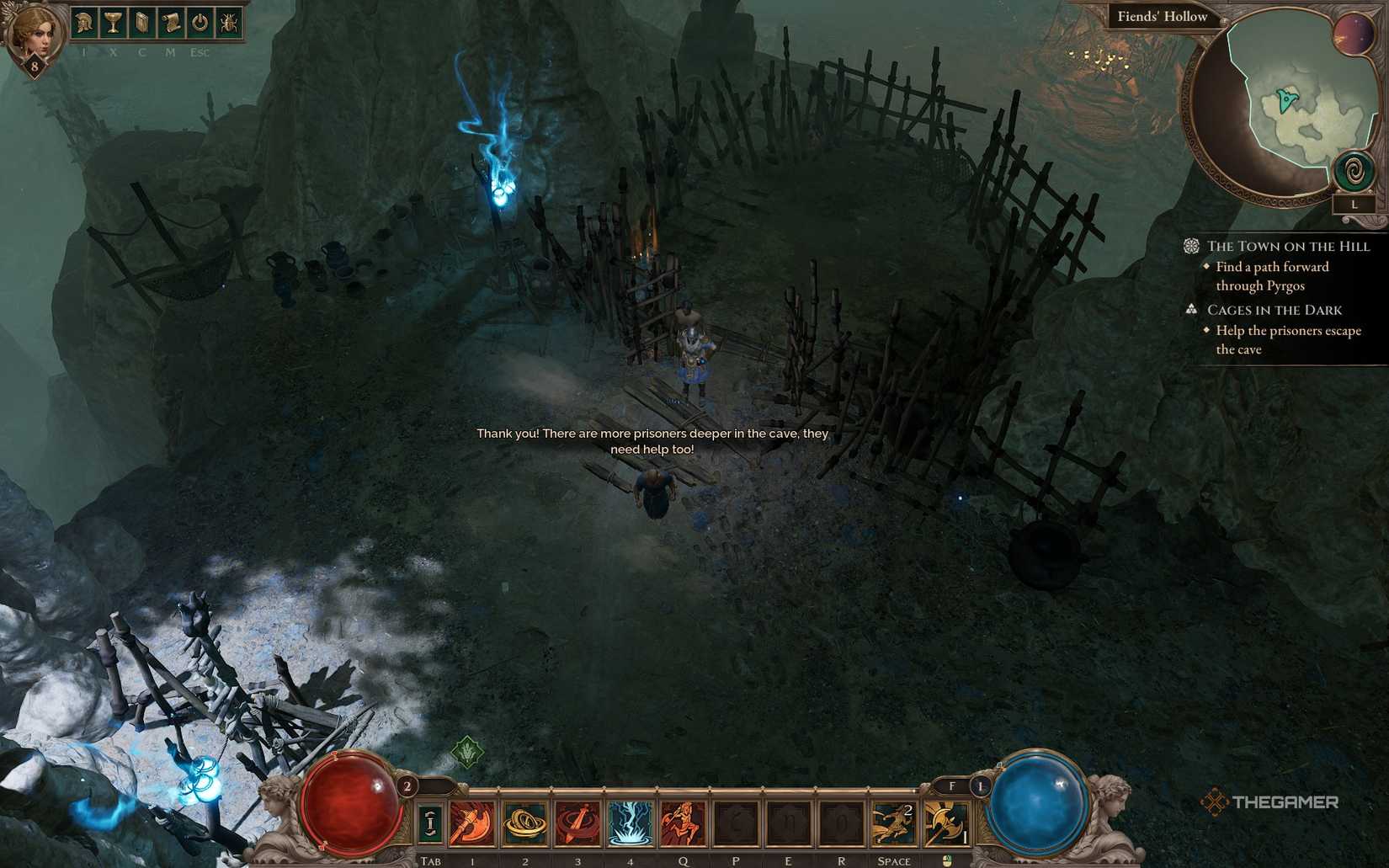Use the charging warrior skill bound to Q
1389x868 pixels.
[684, 821]
